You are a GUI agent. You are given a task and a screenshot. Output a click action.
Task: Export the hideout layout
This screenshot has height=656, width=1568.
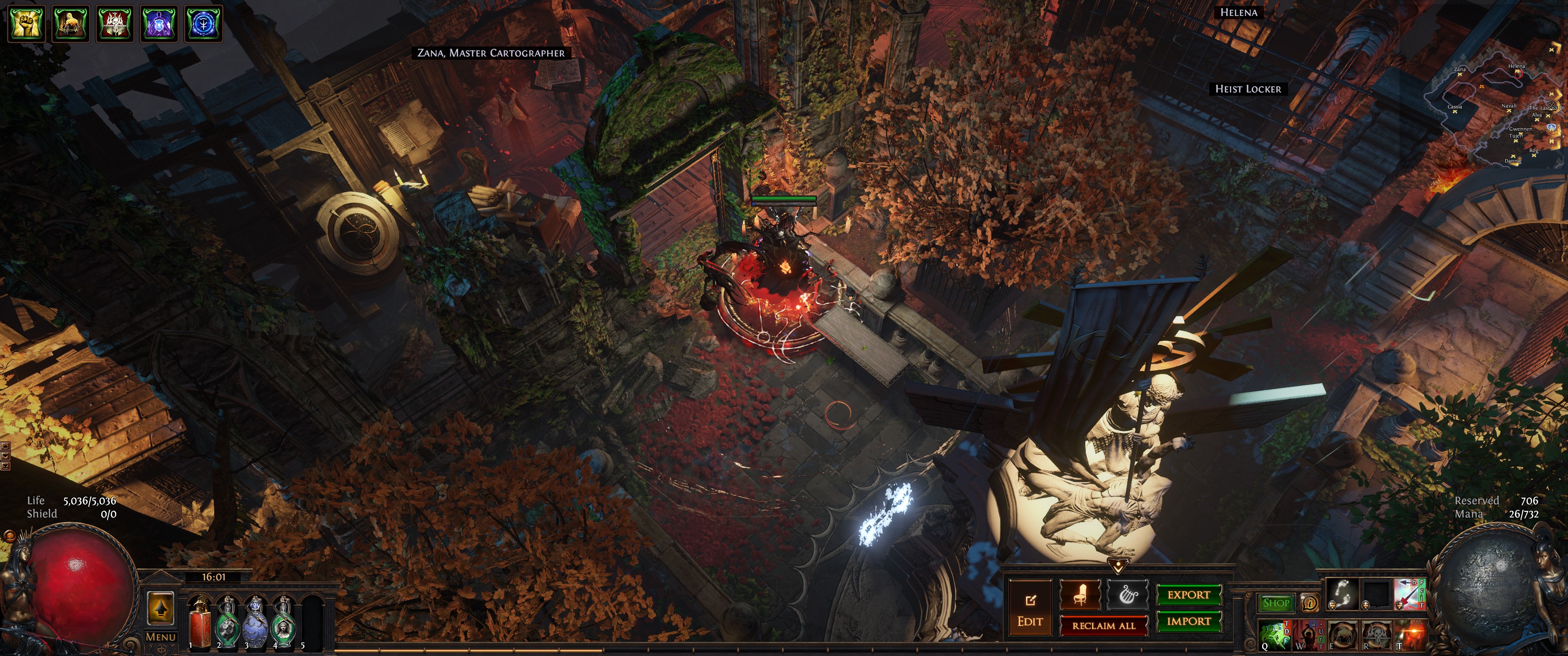(x=1188, y=594)
